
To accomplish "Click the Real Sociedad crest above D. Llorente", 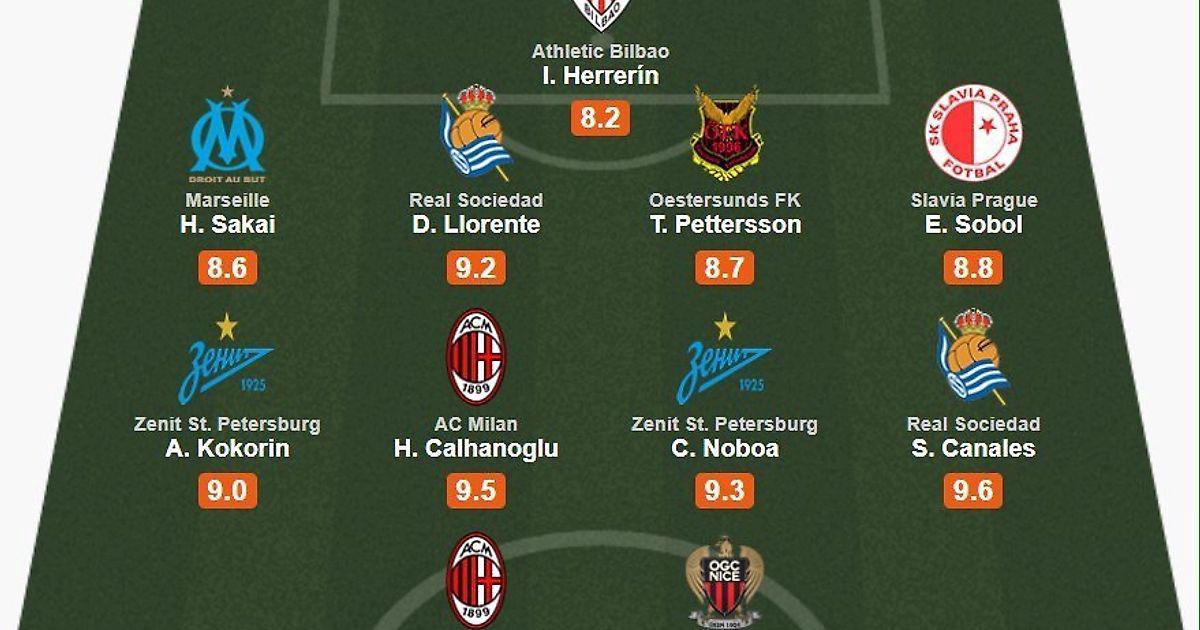I will 476,133.
